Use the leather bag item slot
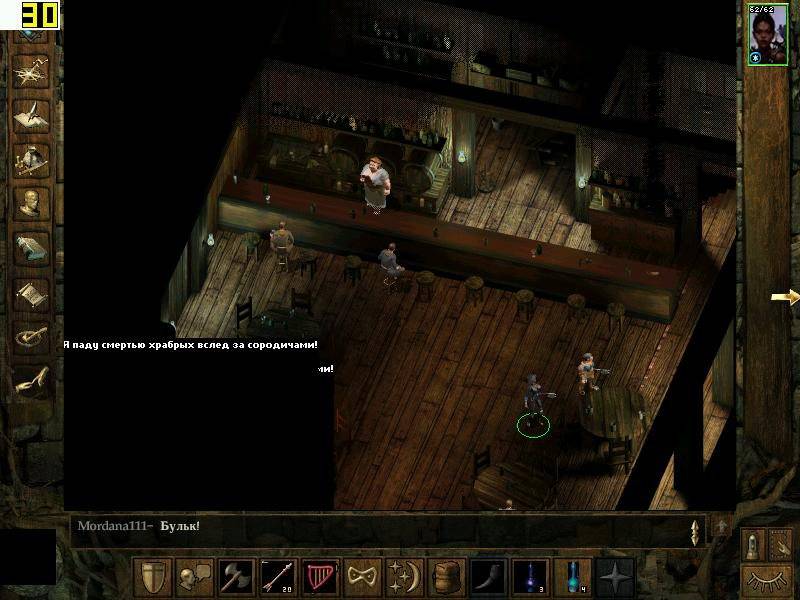 coord(444,577)
